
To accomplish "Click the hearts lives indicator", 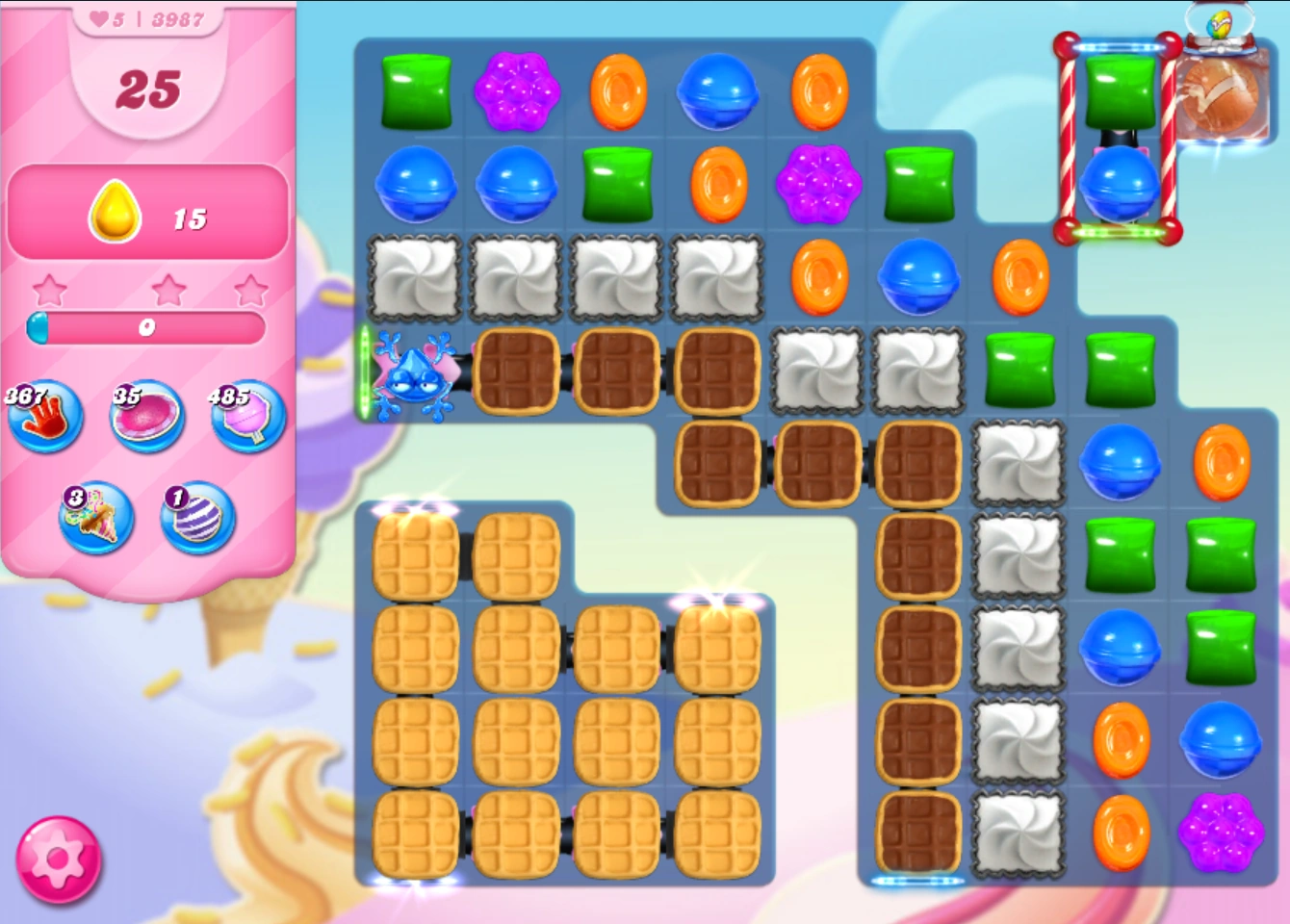I will (x=99, y=18).
